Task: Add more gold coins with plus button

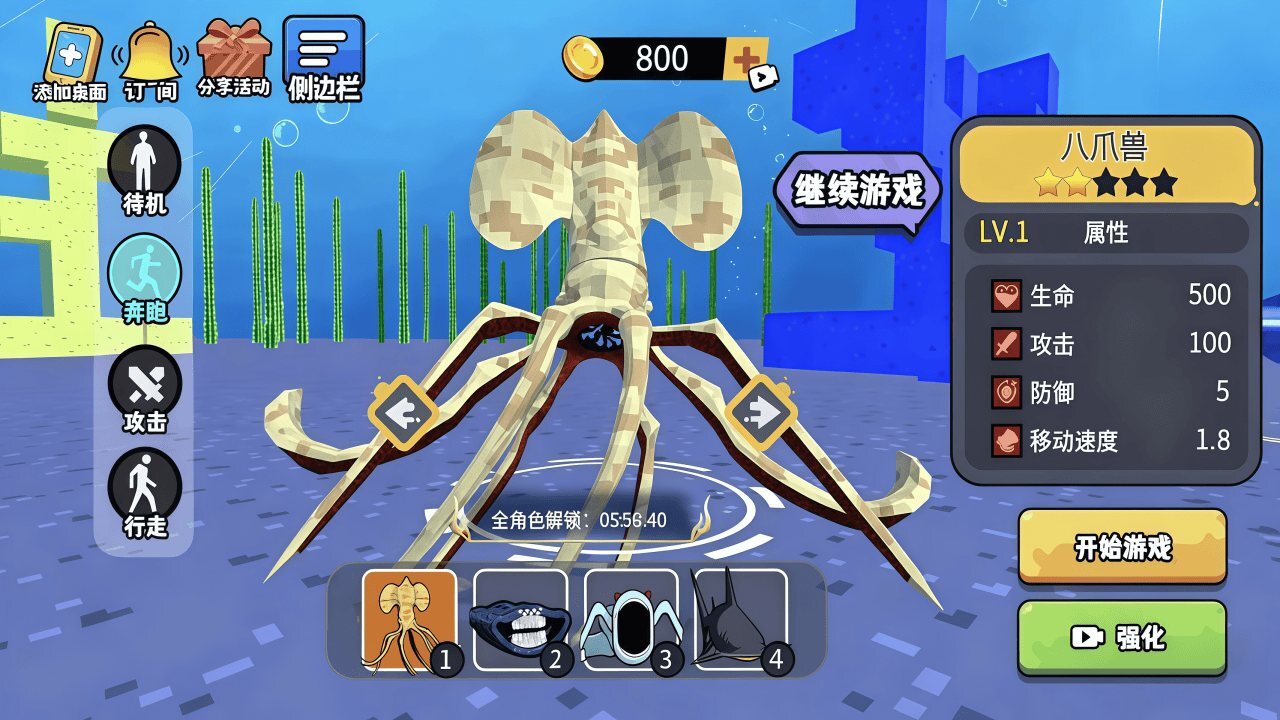Action: click(x=747, y=61)
